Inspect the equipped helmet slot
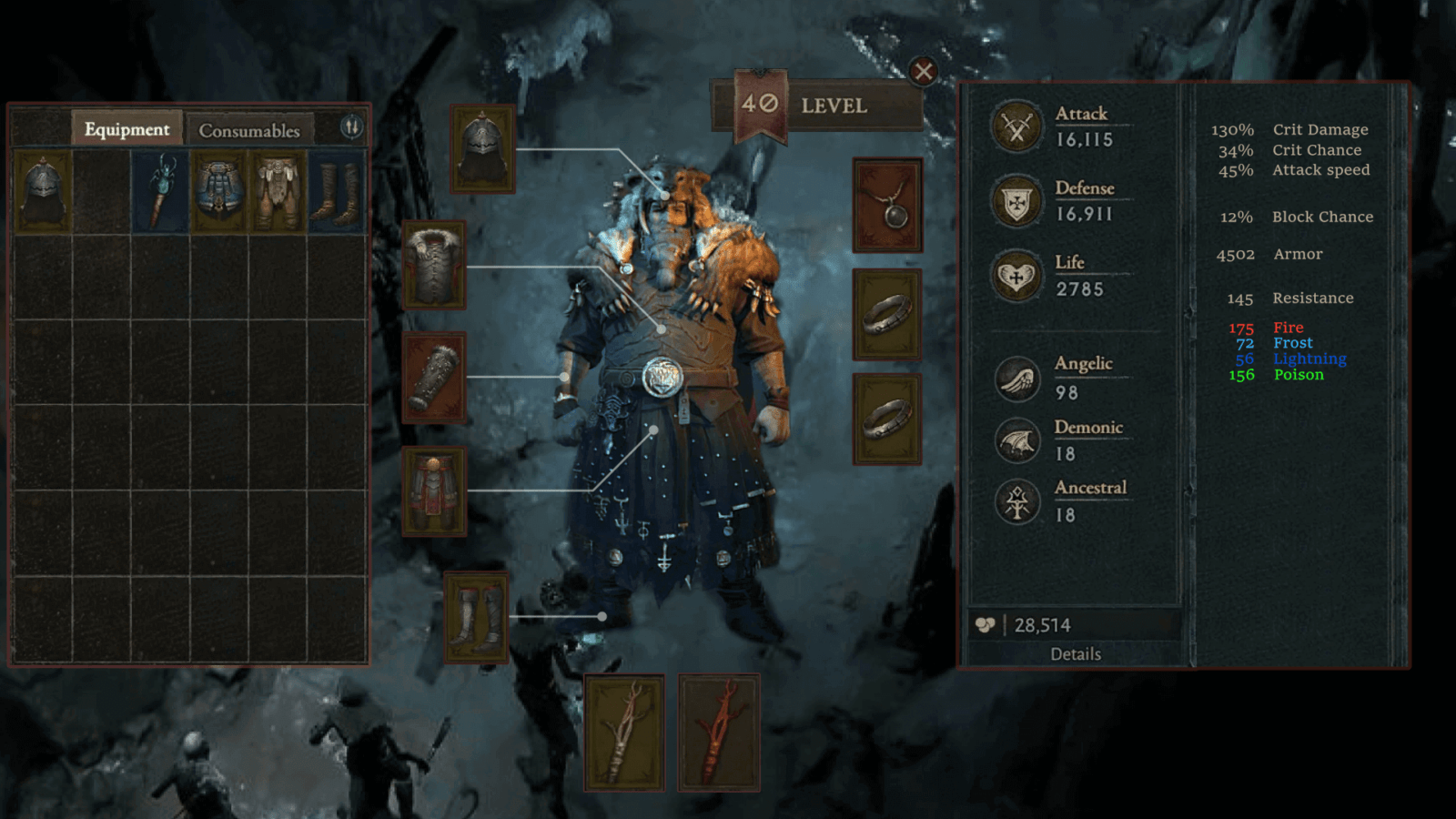Image resolution: width=1456 pixels, height=819 pixels. click(x=482, y=149)
